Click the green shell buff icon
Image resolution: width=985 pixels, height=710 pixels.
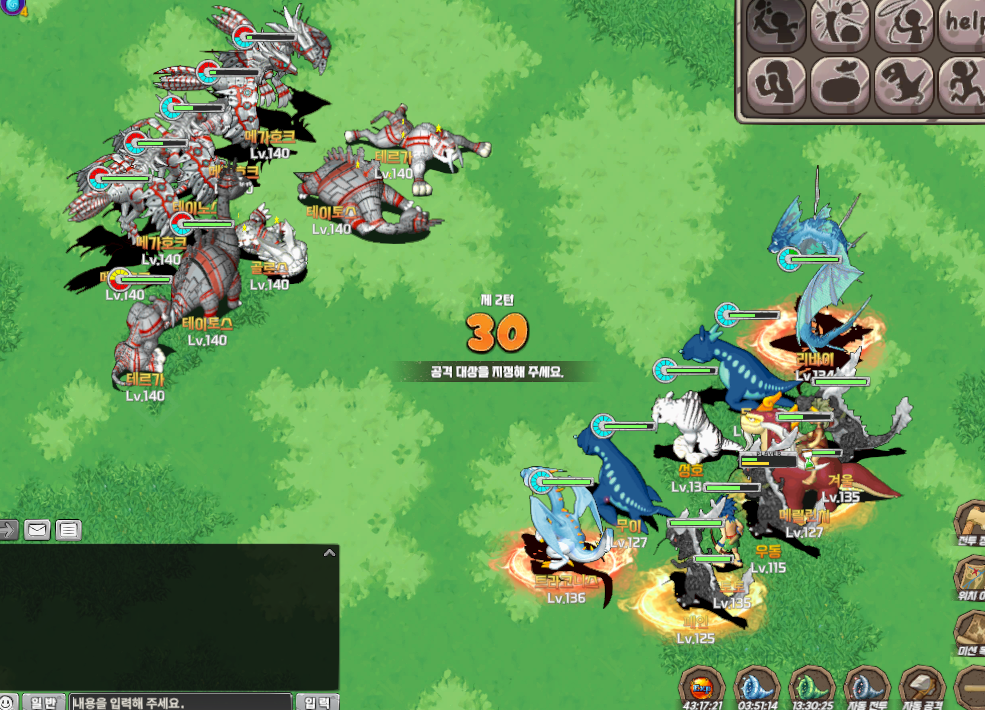(x=810, y=687)
